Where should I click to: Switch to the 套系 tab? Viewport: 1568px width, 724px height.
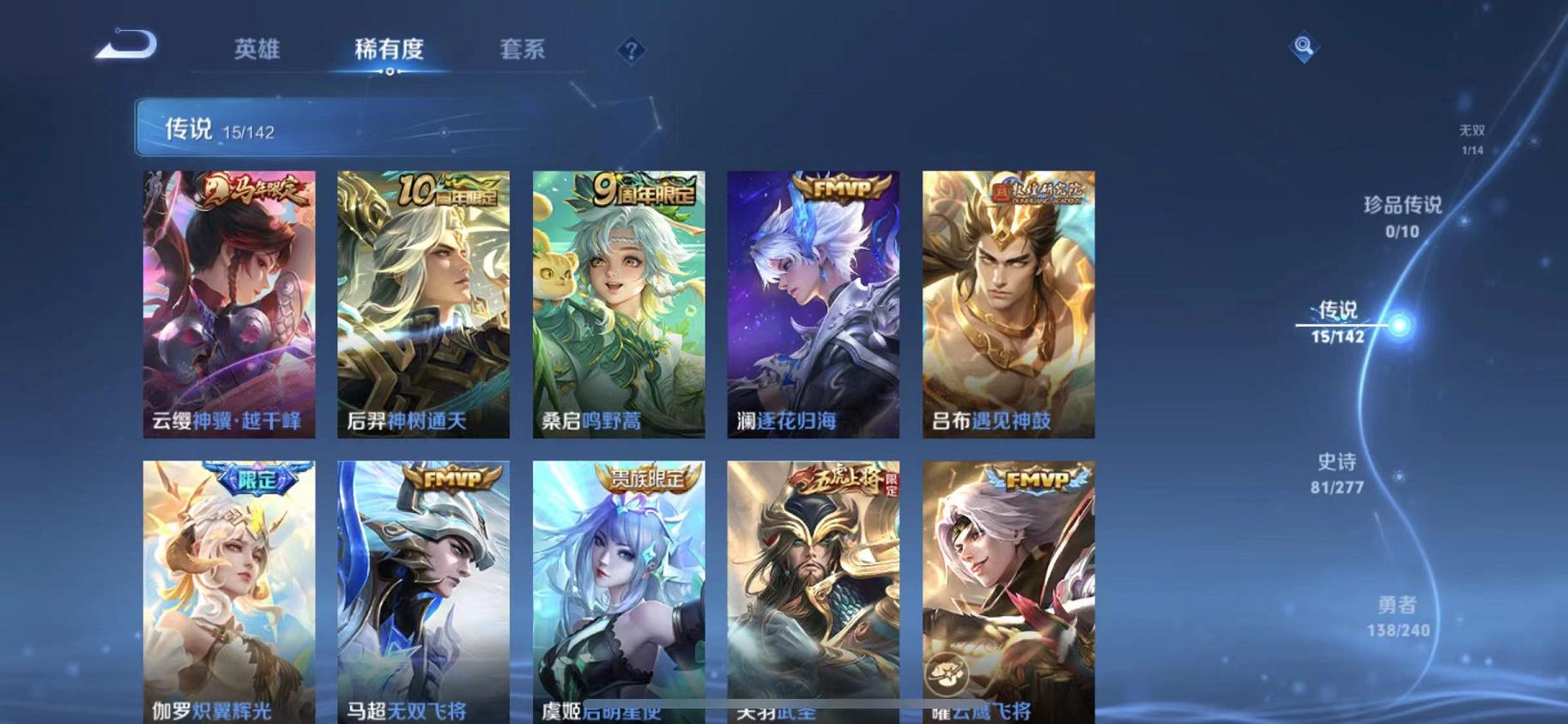[524, 50]
